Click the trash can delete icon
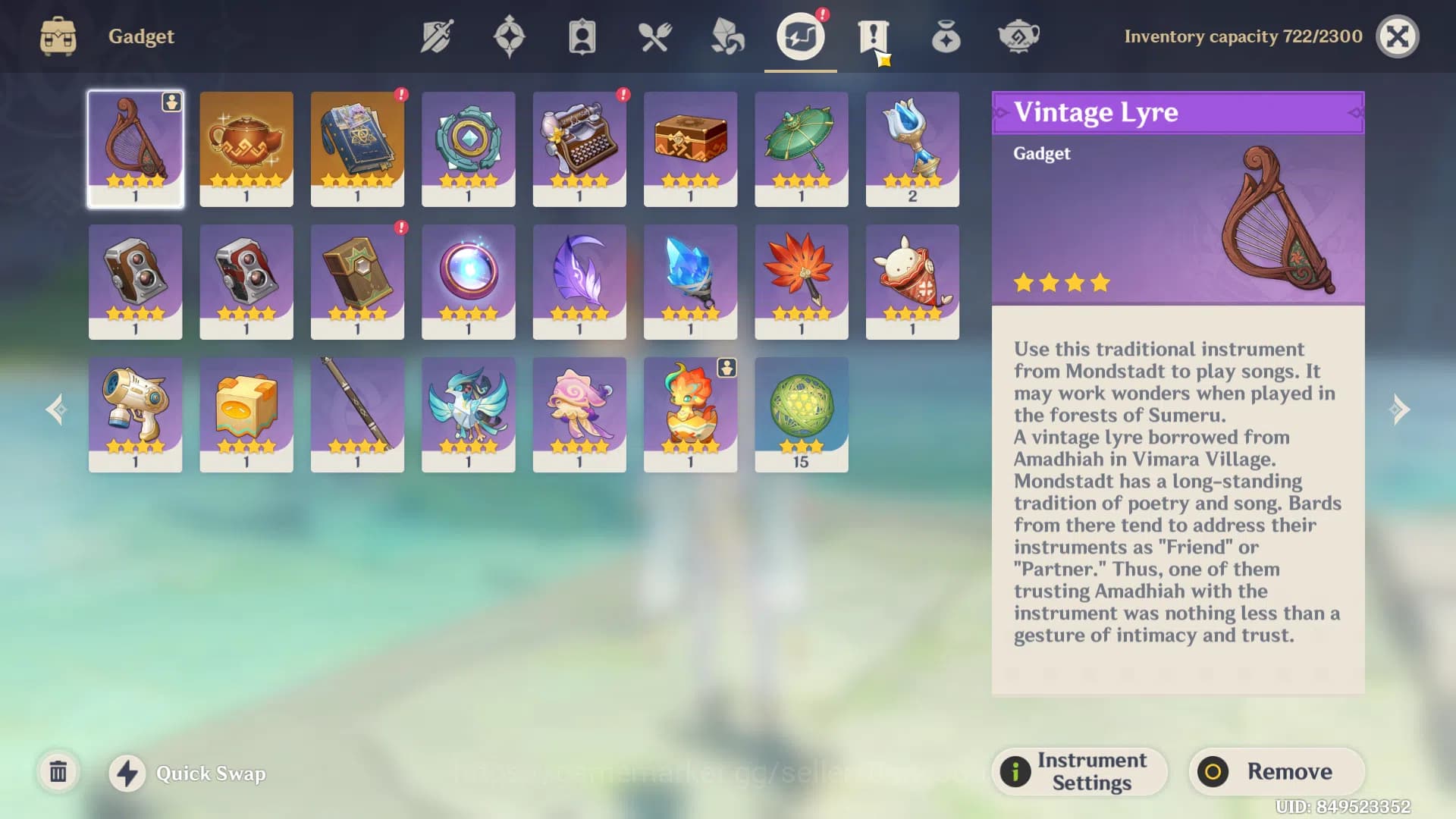 click(x=58, y=772)
